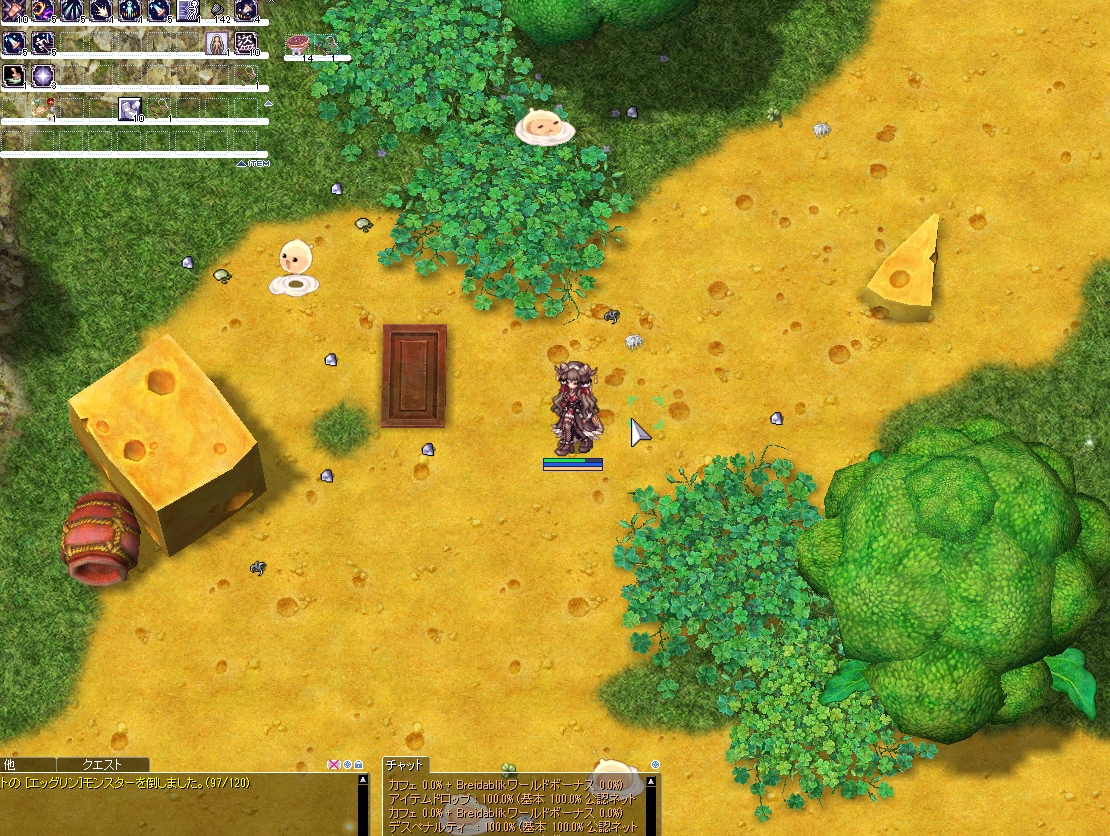This screenshot has width=1110, height=836.
Task: Select the gray stone item stack of 142
Action: coord(217,11)
